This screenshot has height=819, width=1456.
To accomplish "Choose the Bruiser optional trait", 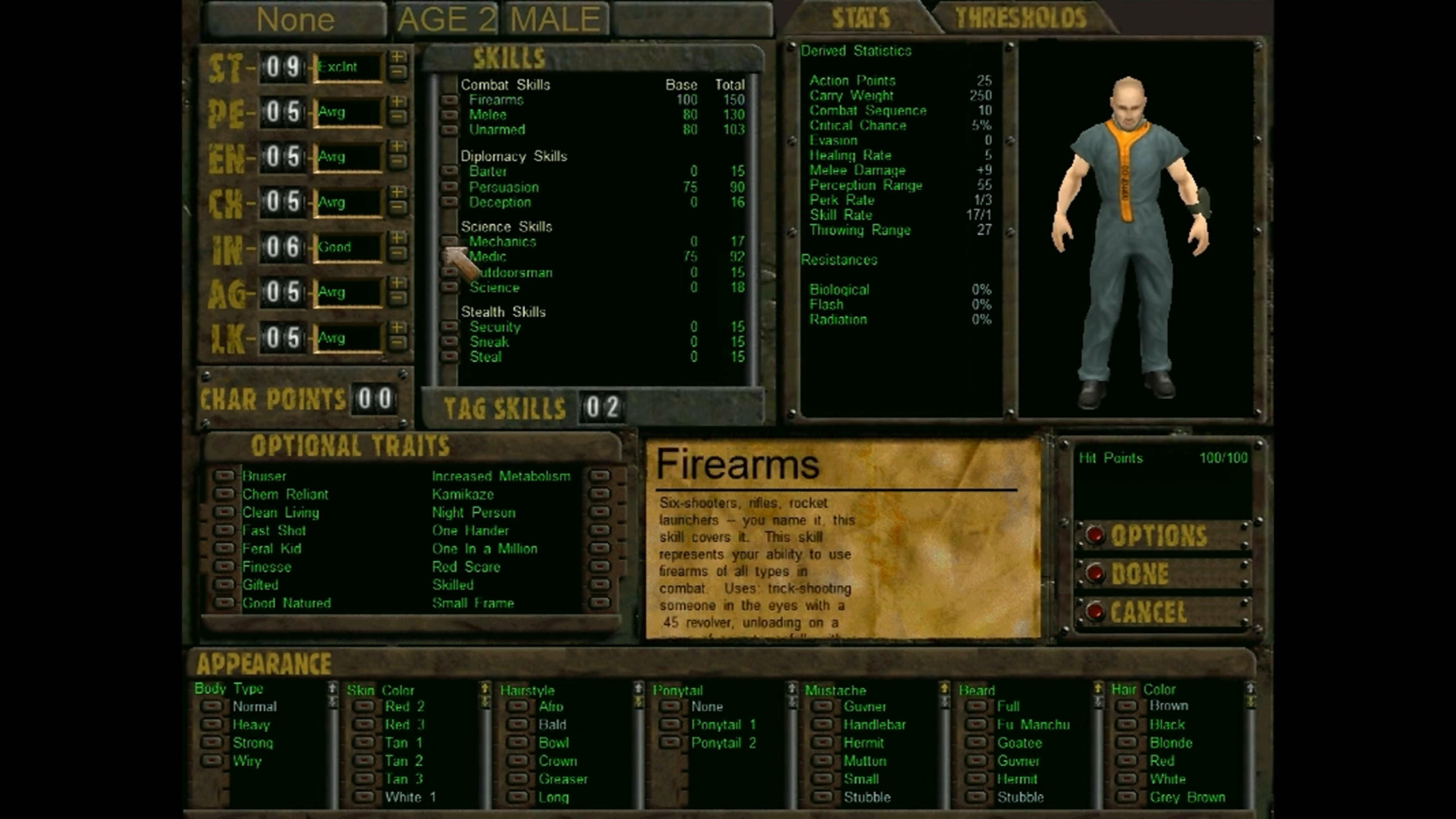I will point(224,475).
